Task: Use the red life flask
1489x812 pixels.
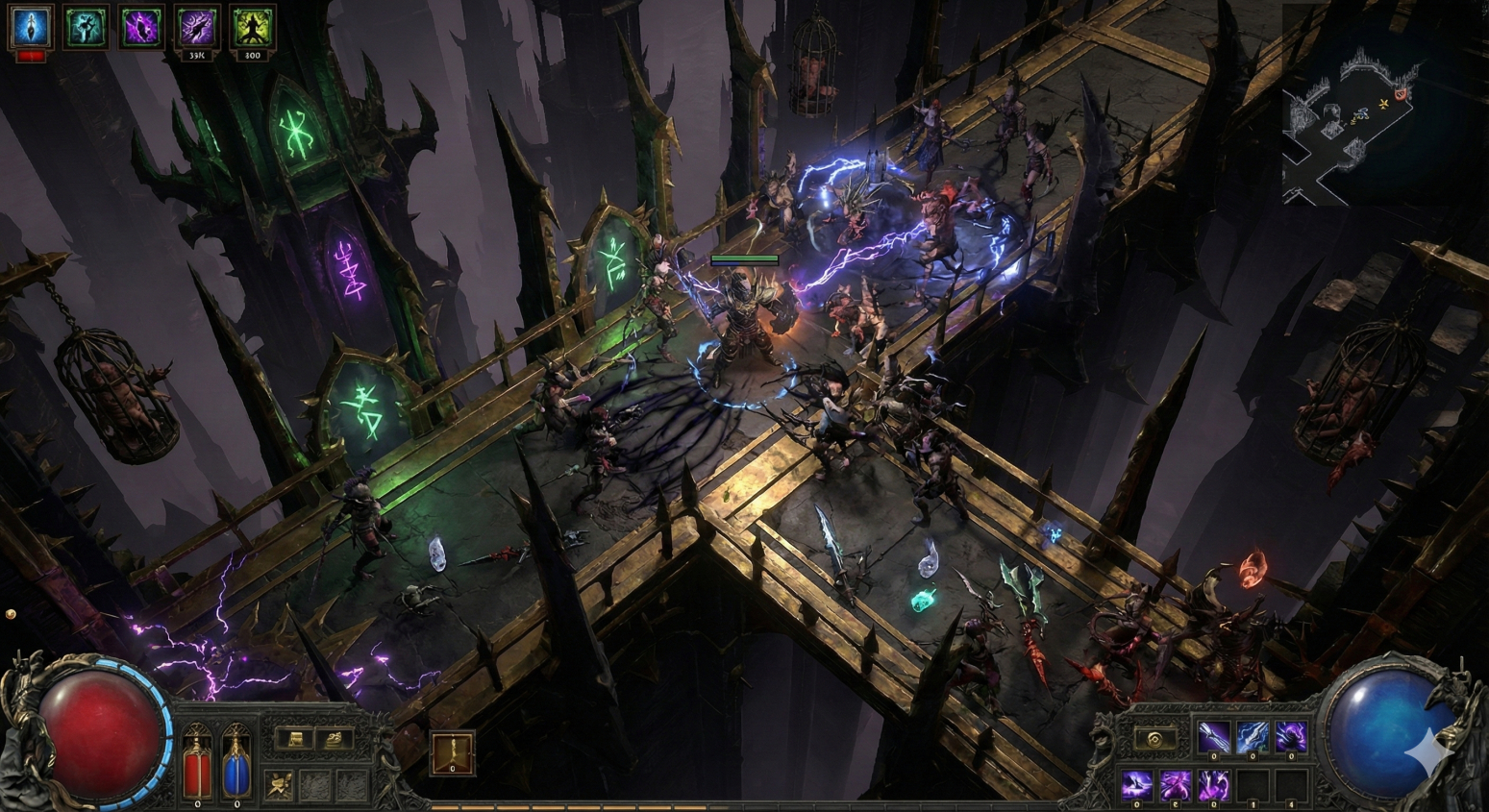Action: click(x=197, y=764)
